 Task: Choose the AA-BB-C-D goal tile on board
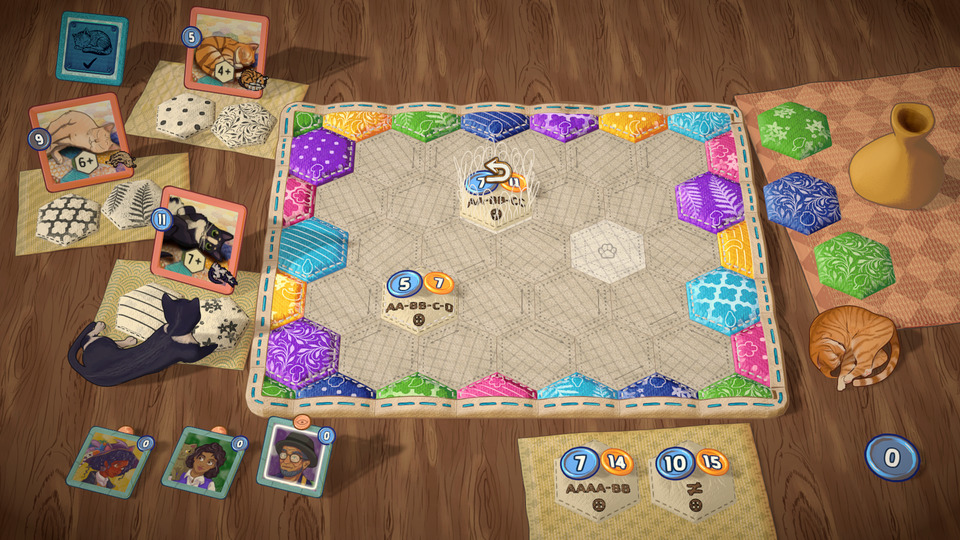pyautogui.click(x=420, y=300)
